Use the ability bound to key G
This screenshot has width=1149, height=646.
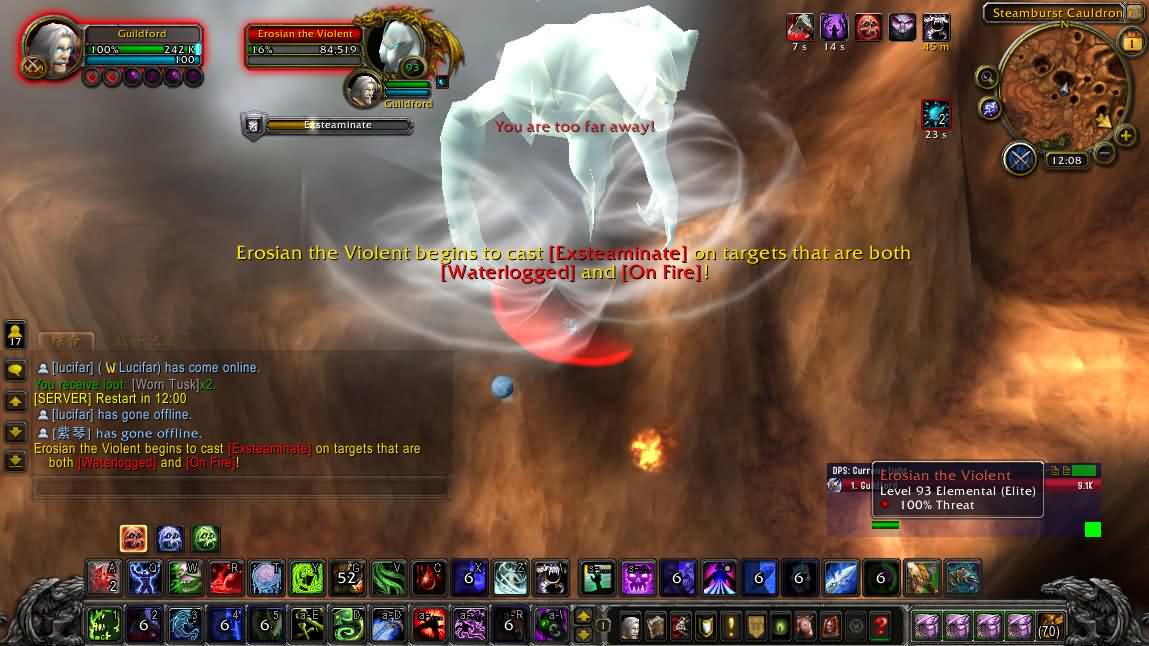tap(347, 577)
